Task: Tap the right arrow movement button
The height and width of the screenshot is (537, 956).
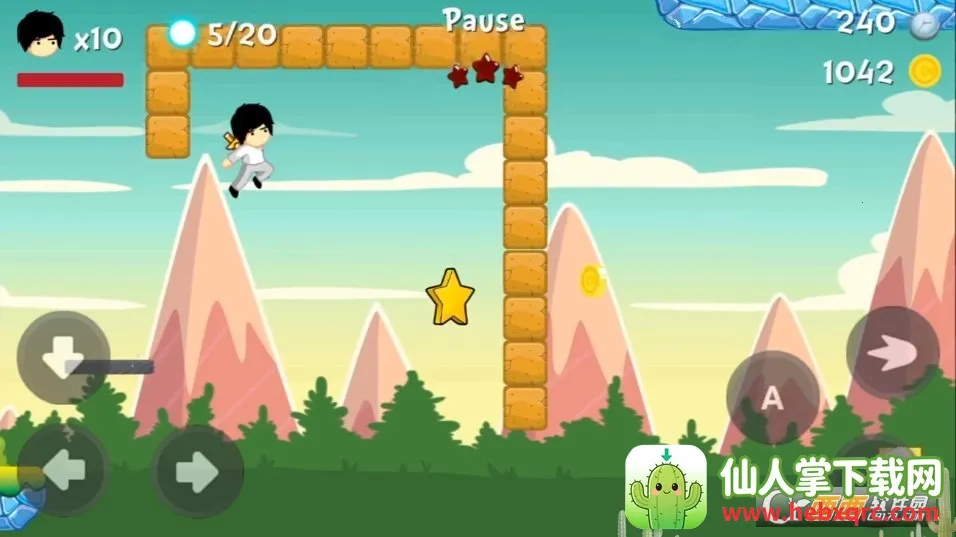Action: [198, 470]
